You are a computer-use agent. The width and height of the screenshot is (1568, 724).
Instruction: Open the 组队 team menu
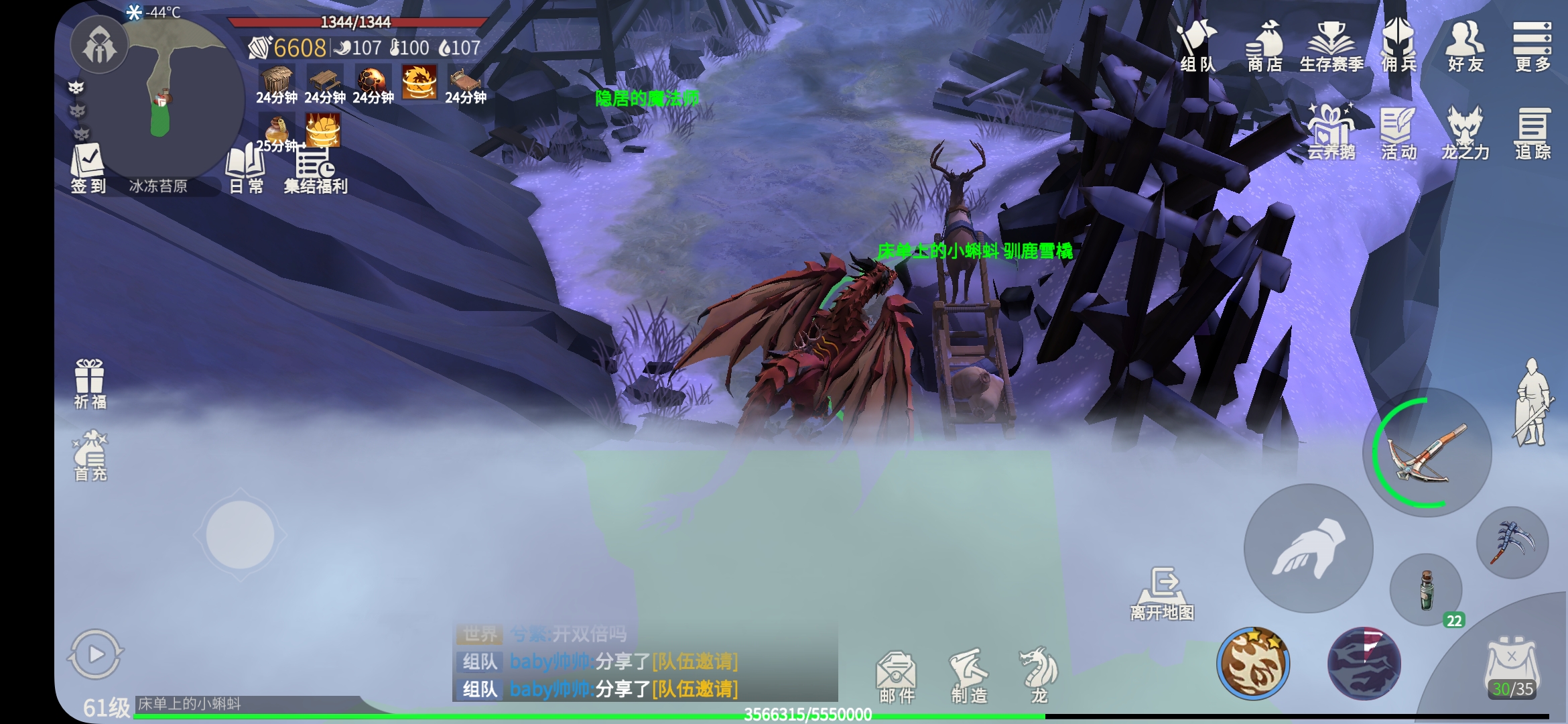[x=1197, y=46]
